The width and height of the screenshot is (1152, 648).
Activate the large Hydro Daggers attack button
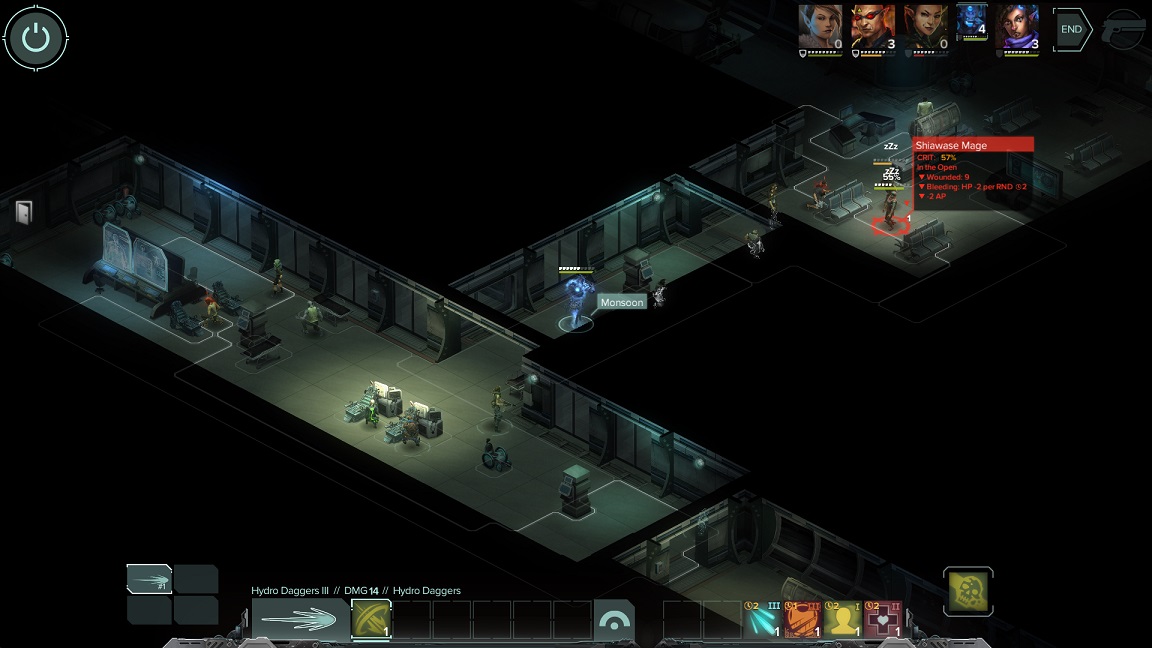(300, 620)
